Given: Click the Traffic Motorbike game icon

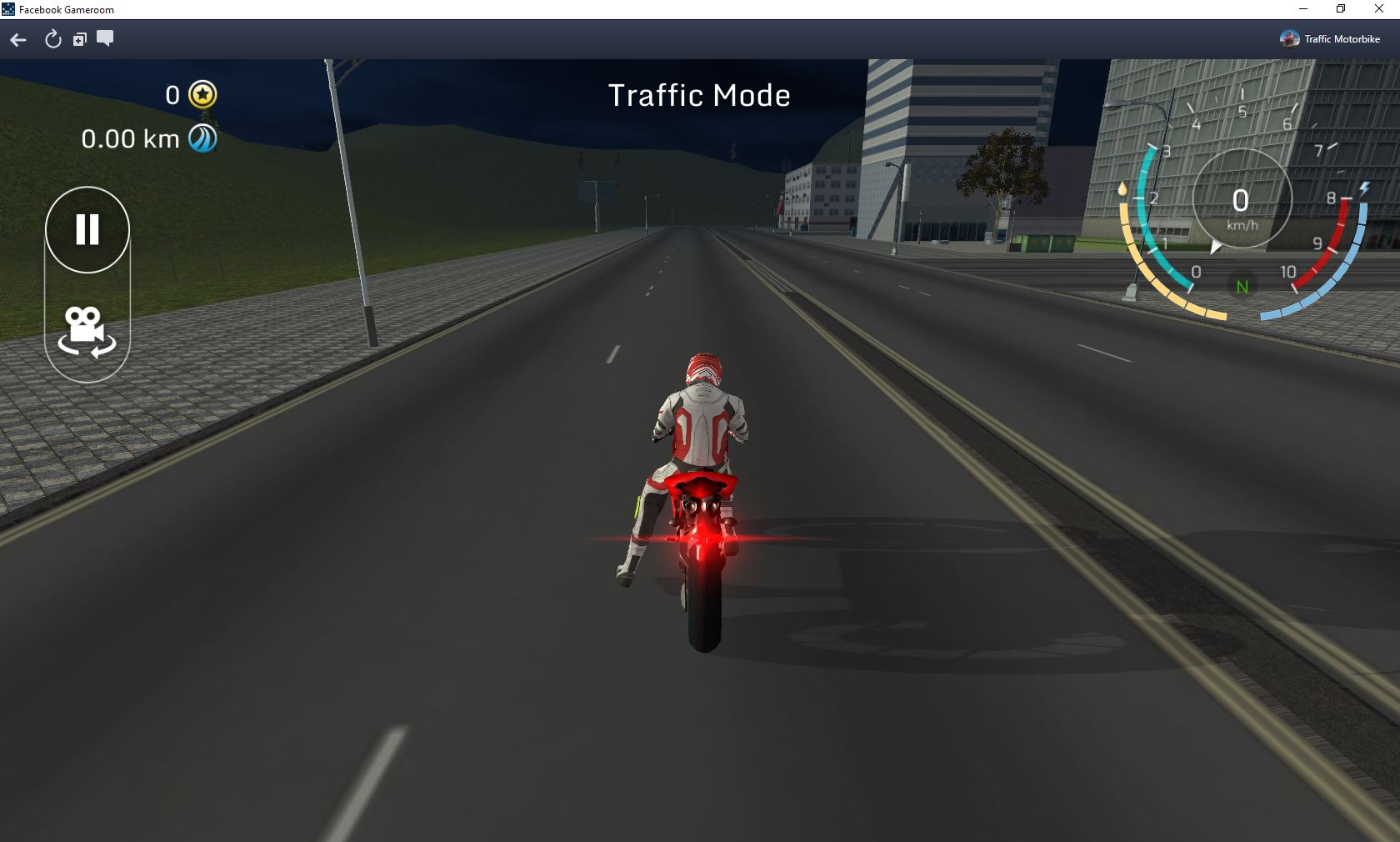Looking at the screenshot, I should pos(1288,38).
